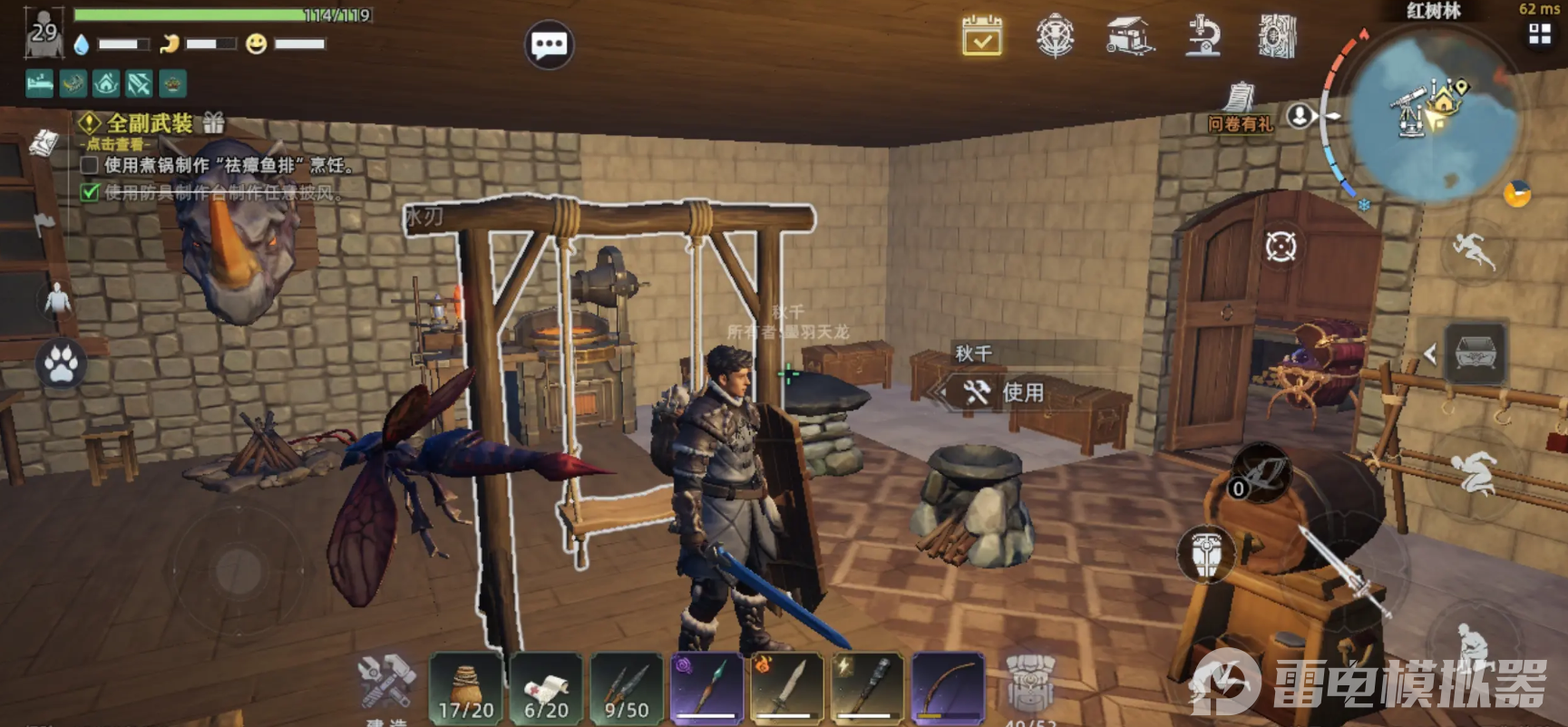Open the calendar check-in icon

point(982,37)
